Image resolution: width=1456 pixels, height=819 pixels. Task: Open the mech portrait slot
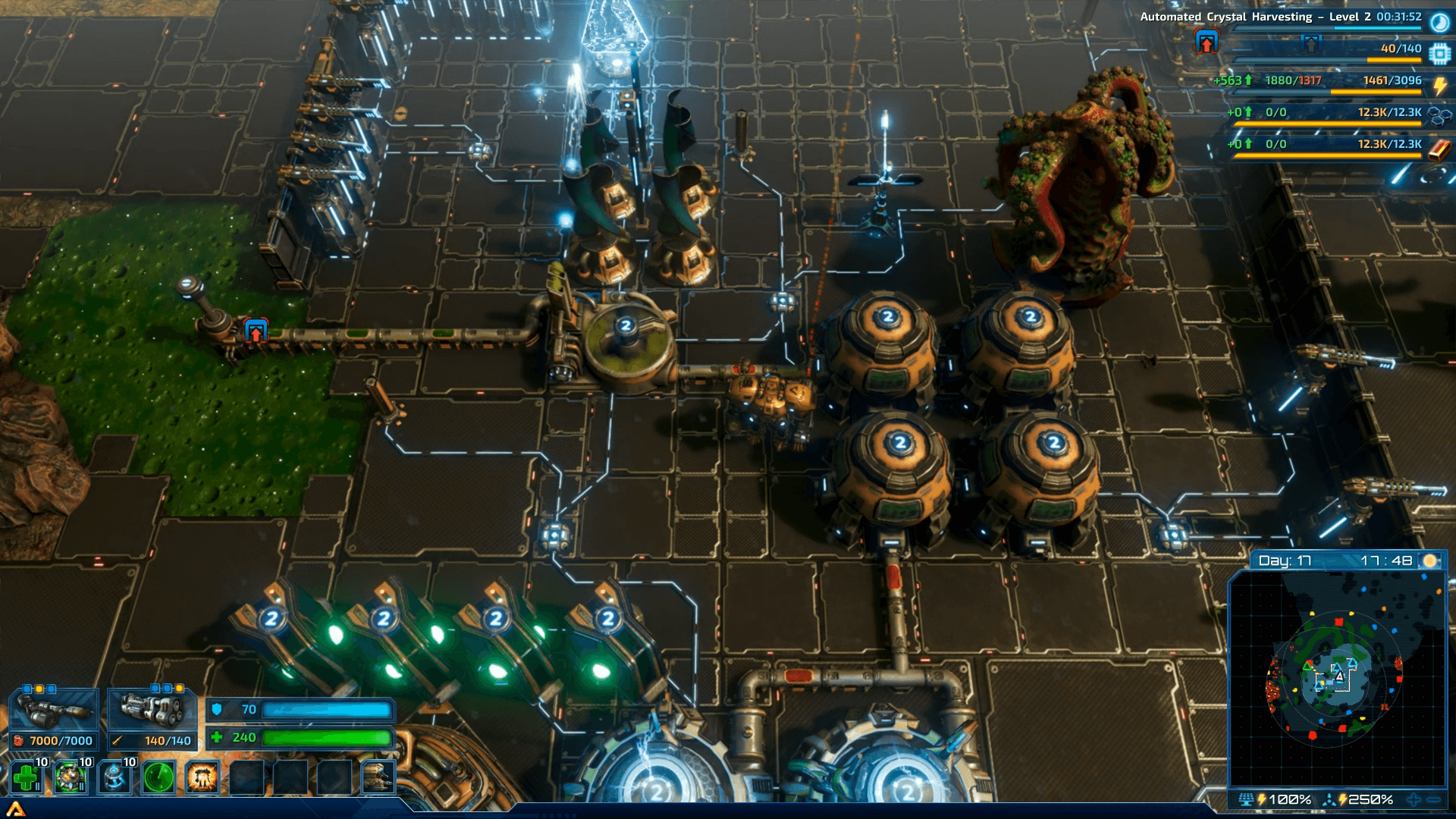[378, 777]
